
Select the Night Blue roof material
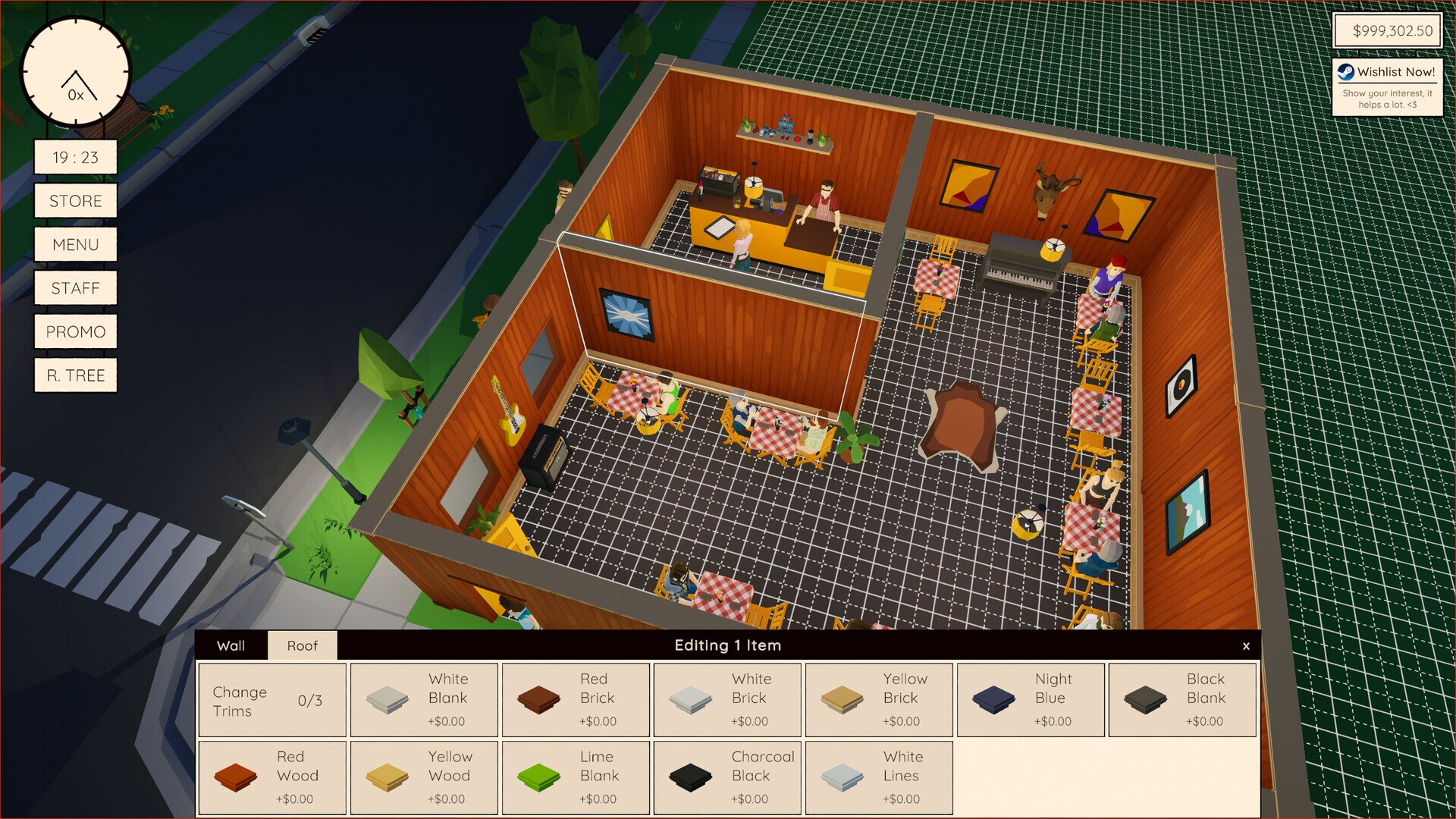[x=1030, y=699]
